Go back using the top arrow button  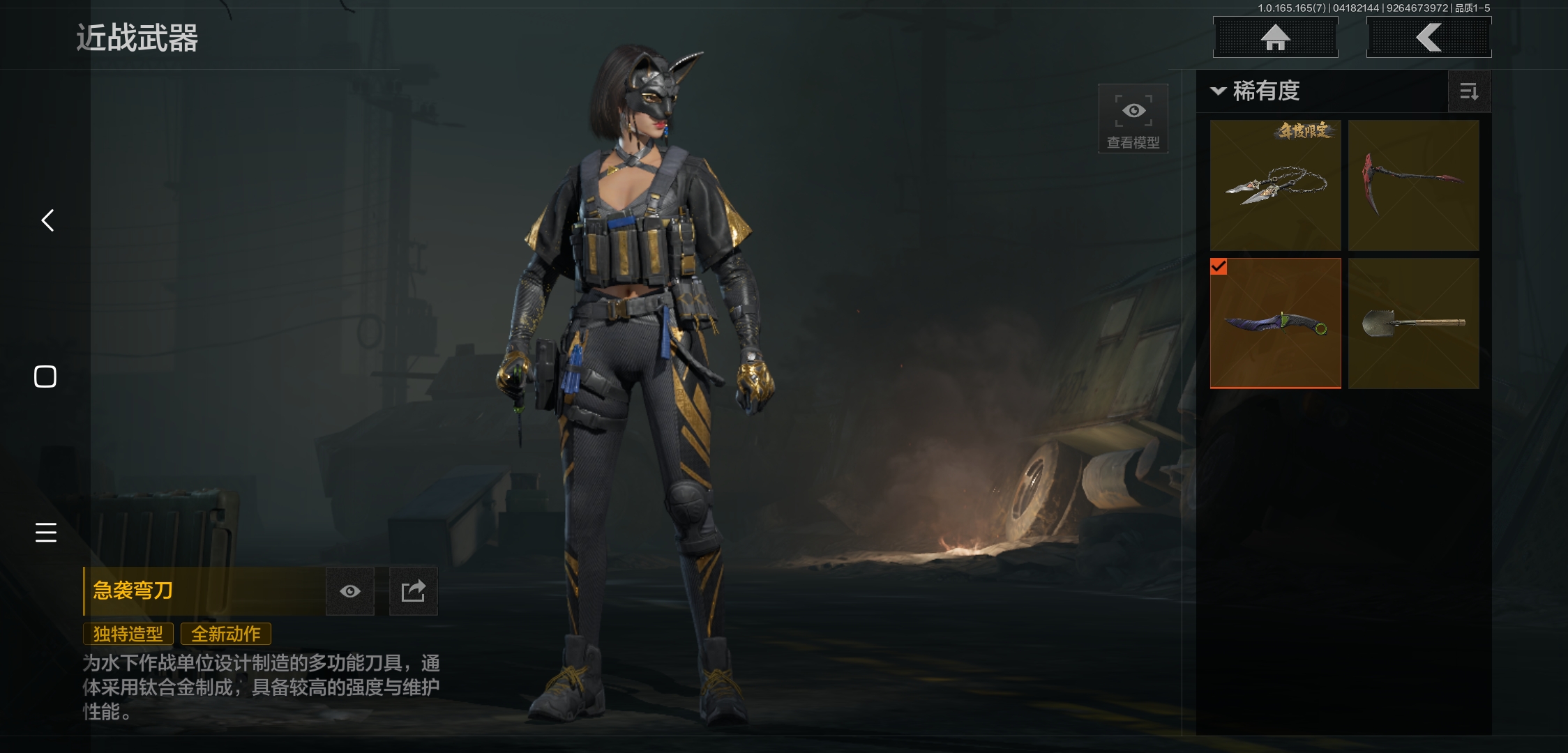pos(1428,38)
